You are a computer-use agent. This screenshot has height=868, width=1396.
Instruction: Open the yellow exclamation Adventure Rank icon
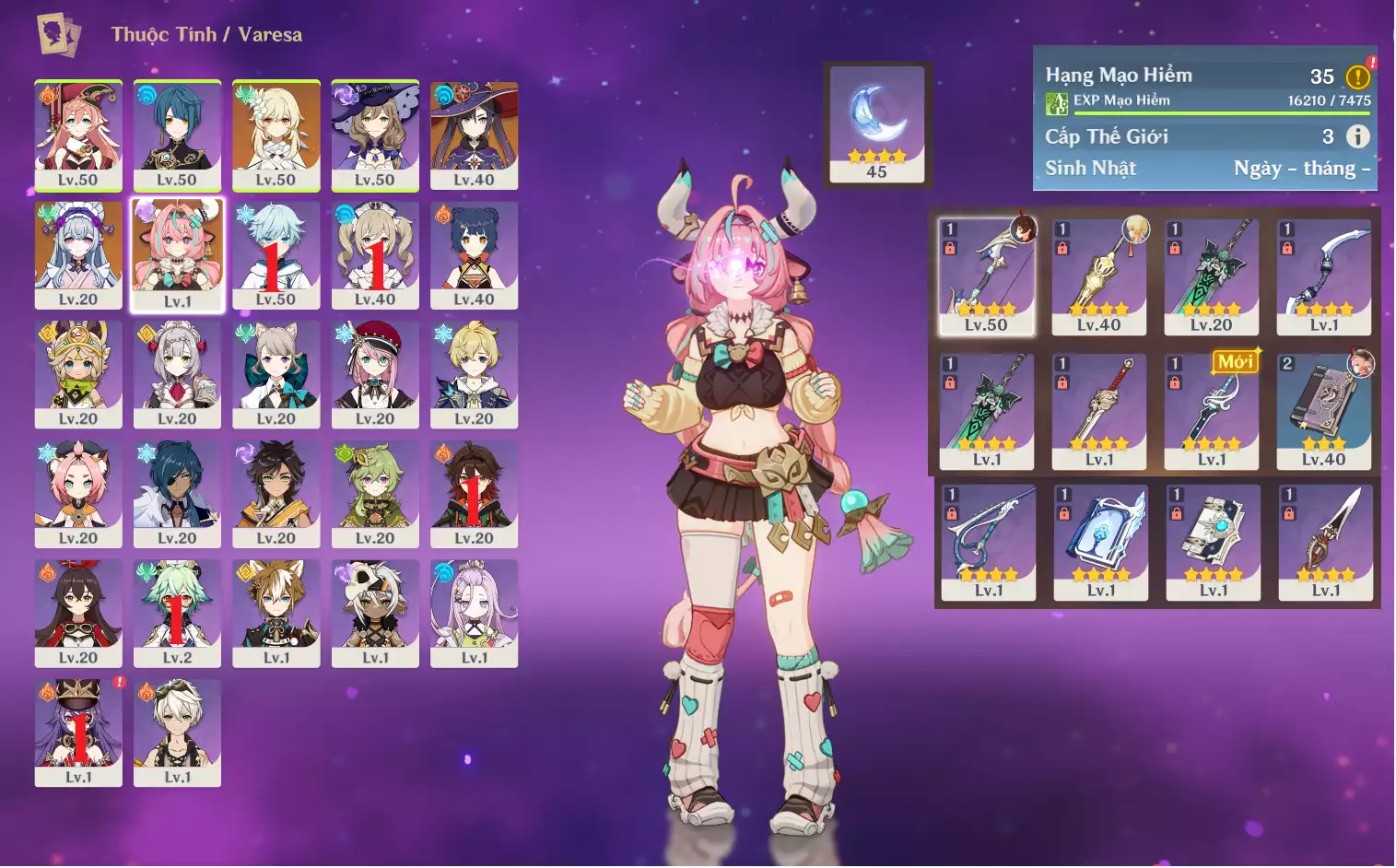click(1357, 77)
